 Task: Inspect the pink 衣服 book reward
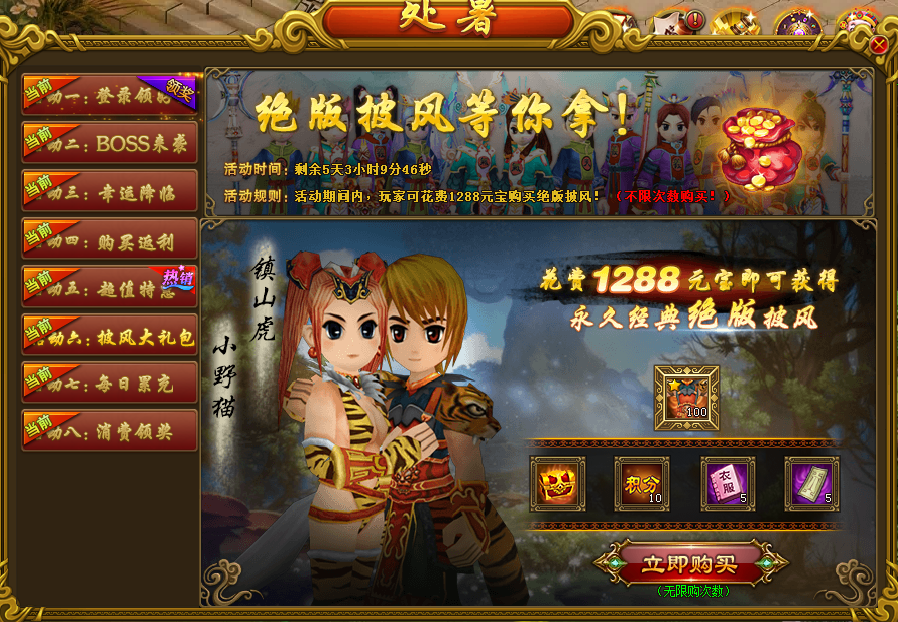727,484
